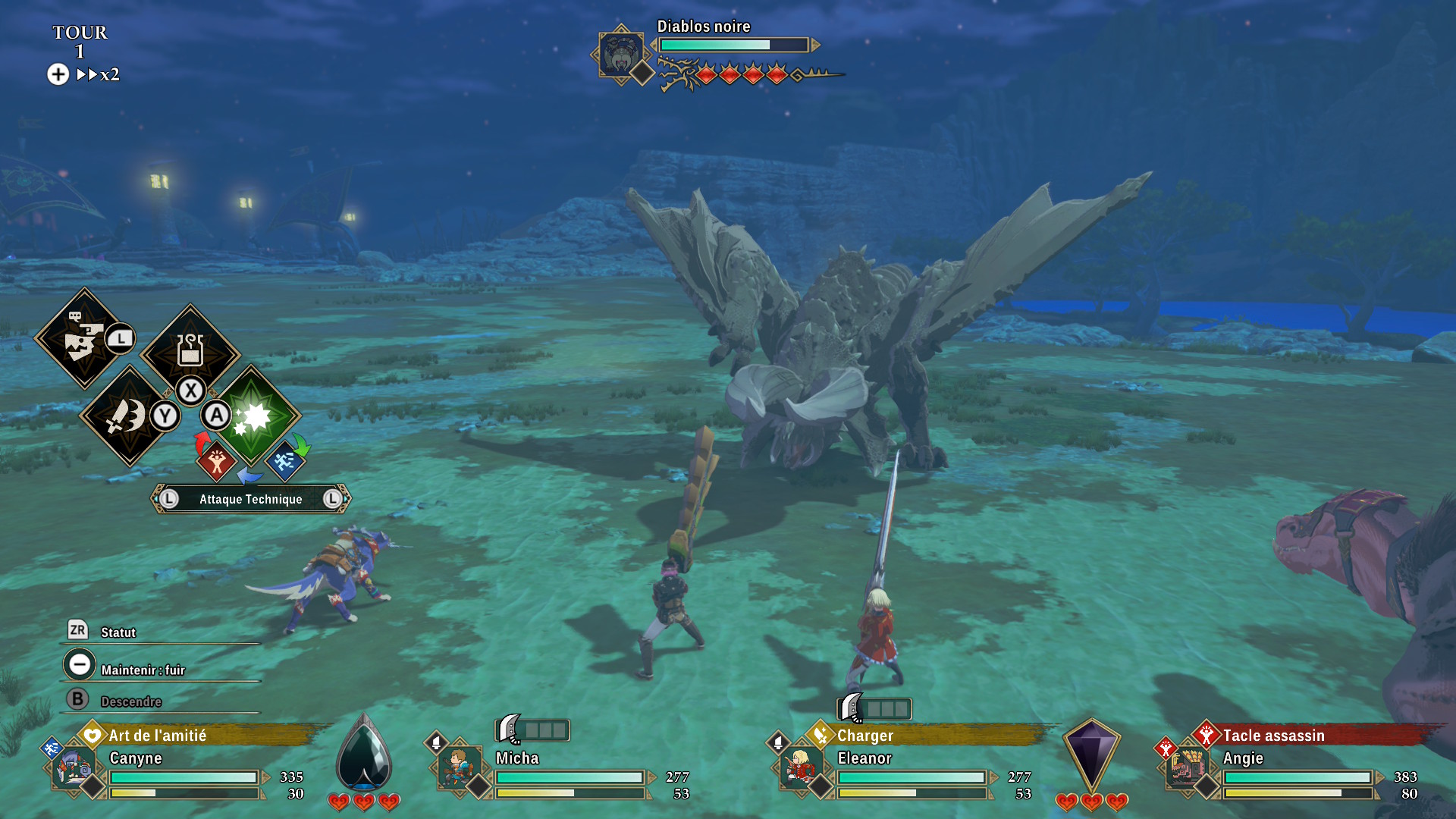Image resolution: width=1456 pixels, height=819 pixels.
Task: Select Eleanor's character portrait
Action: (801, 767)
